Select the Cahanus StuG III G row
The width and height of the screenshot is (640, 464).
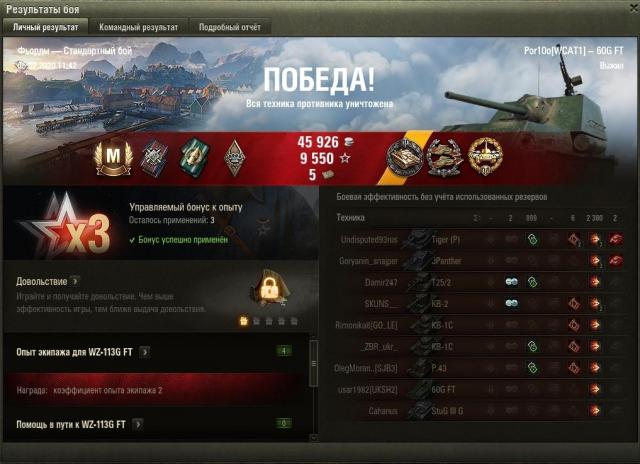(480, 409)
